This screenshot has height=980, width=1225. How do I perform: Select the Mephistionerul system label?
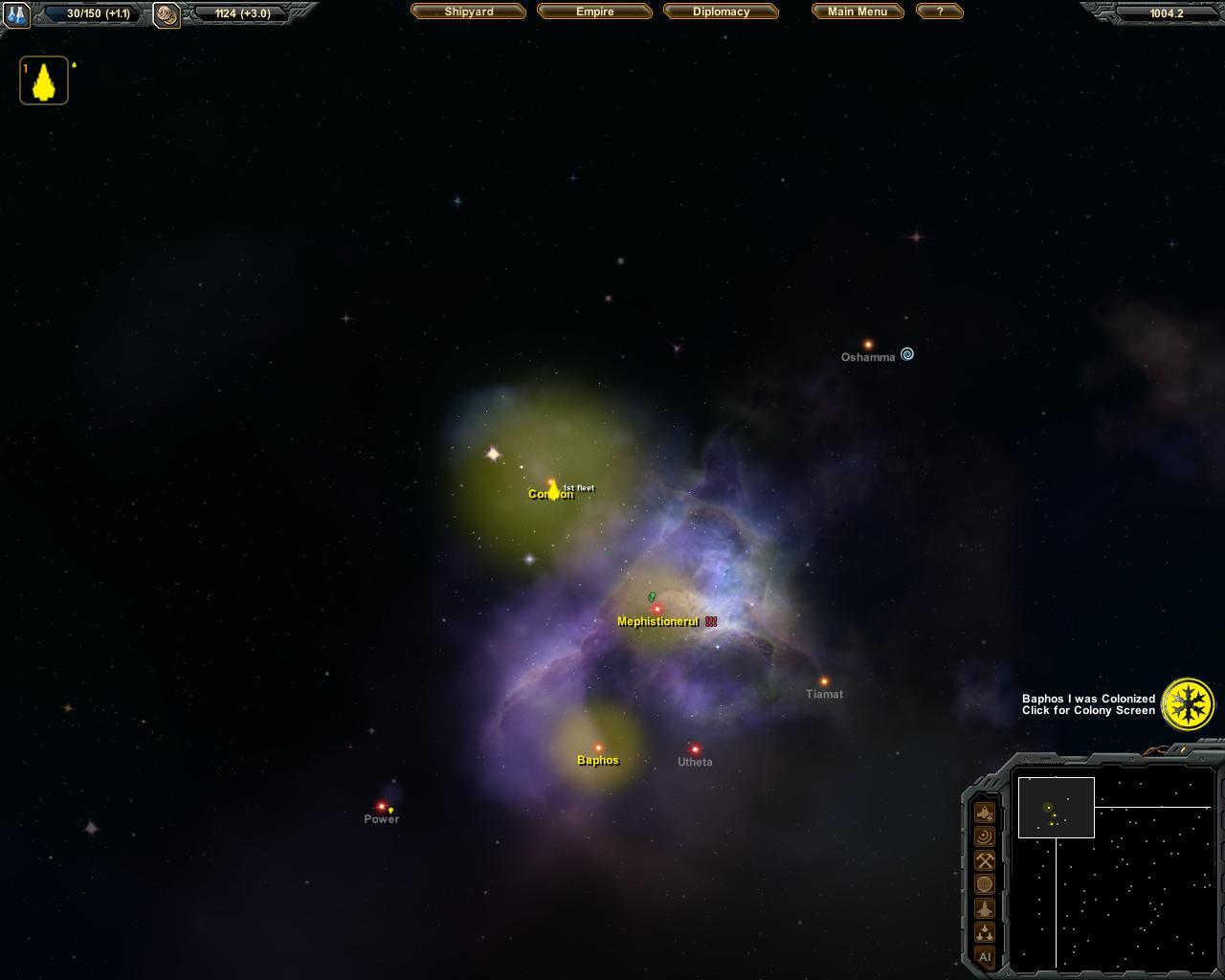pyautogui.click(x=657, y=622)
